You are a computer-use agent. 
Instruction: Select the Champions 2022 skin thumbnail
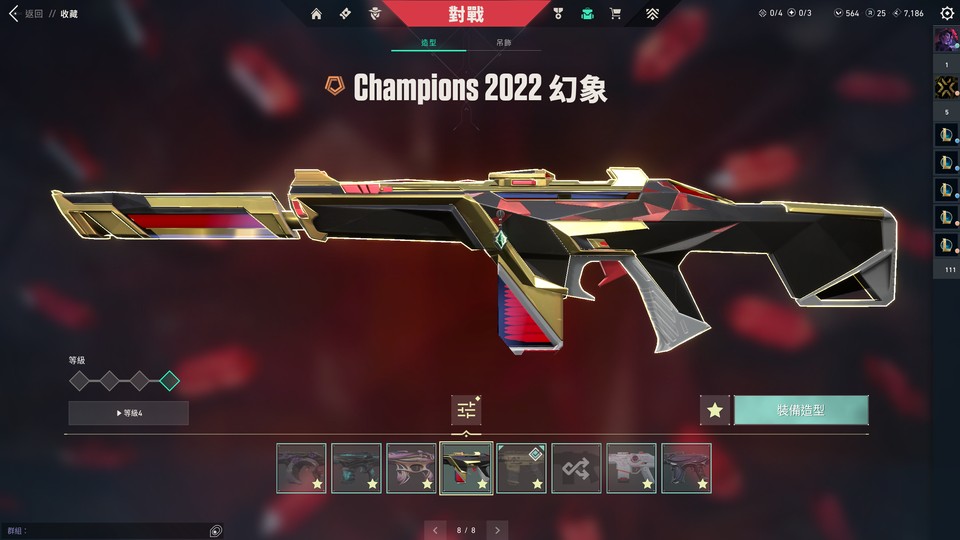pos(466,468)
